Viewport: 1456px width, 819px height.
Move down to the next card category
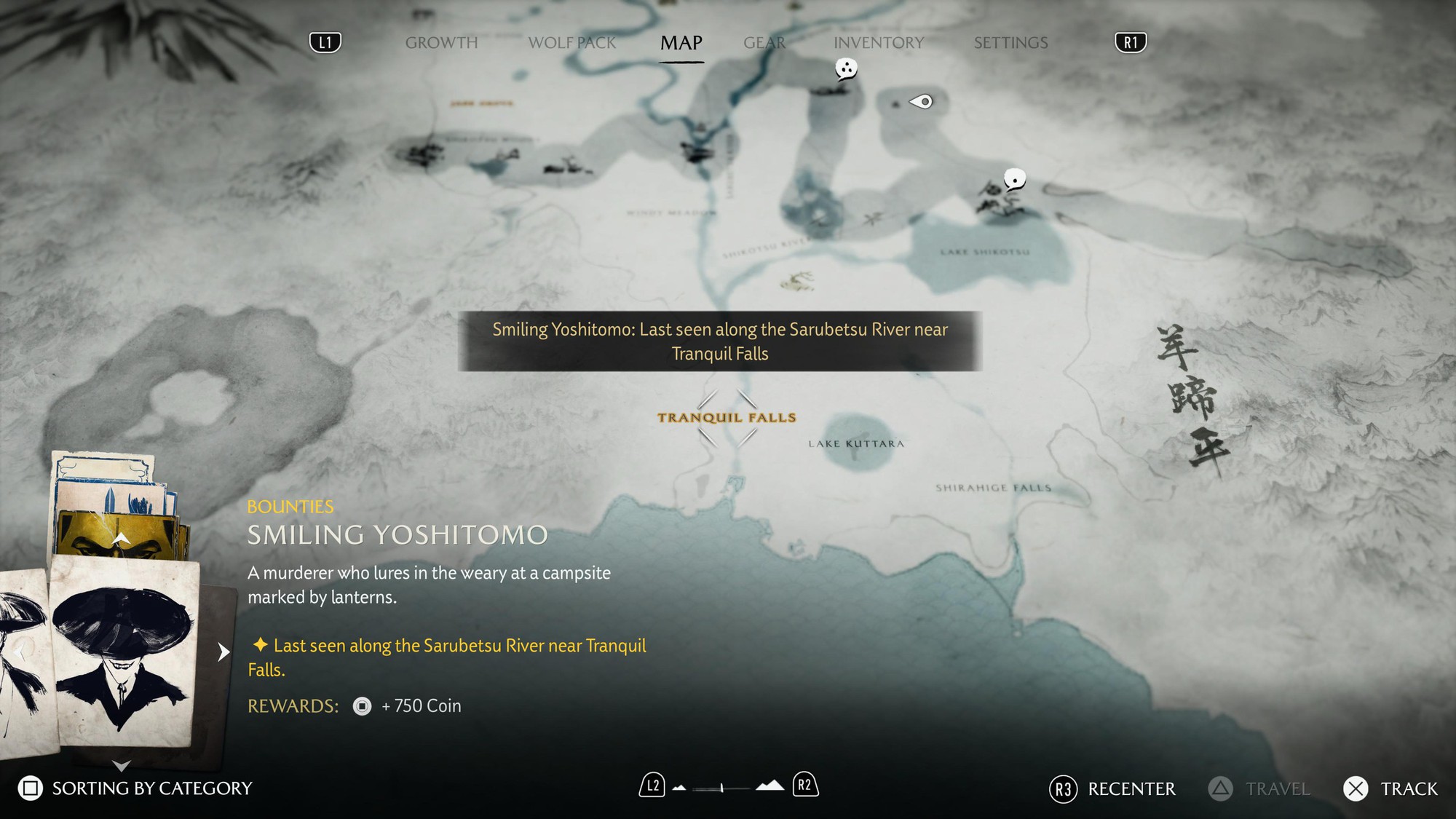coord(122,765)
